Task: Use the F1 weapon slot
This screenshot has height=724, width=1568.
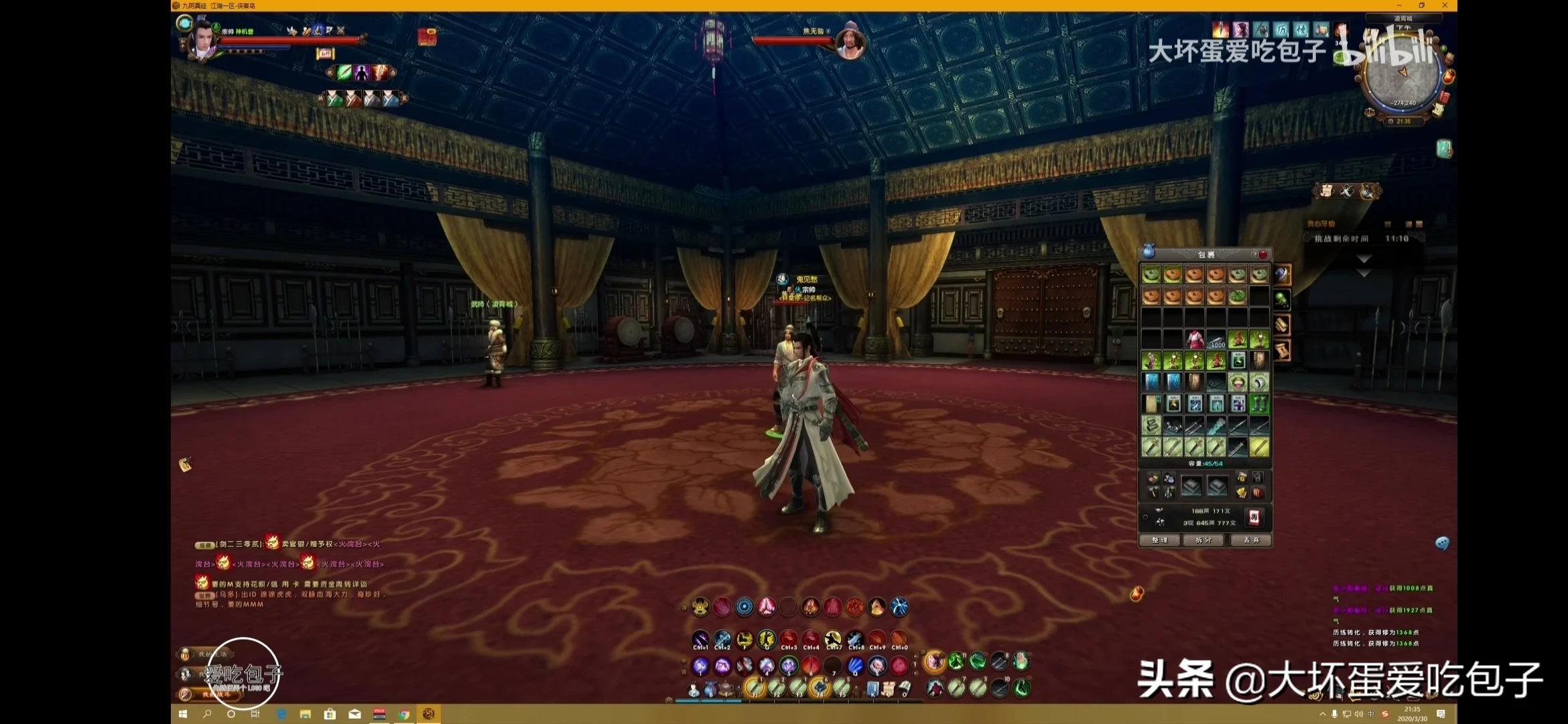Action: click(x=755, y=687)
